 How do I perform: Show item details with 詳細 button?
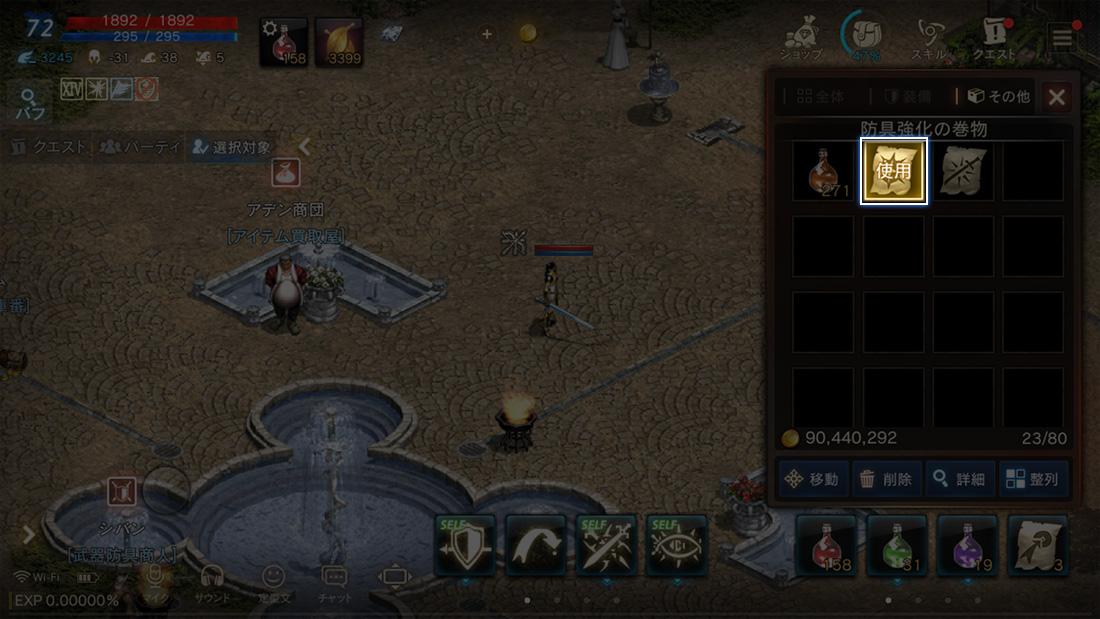pyautogui.click(x=959, y=479)
